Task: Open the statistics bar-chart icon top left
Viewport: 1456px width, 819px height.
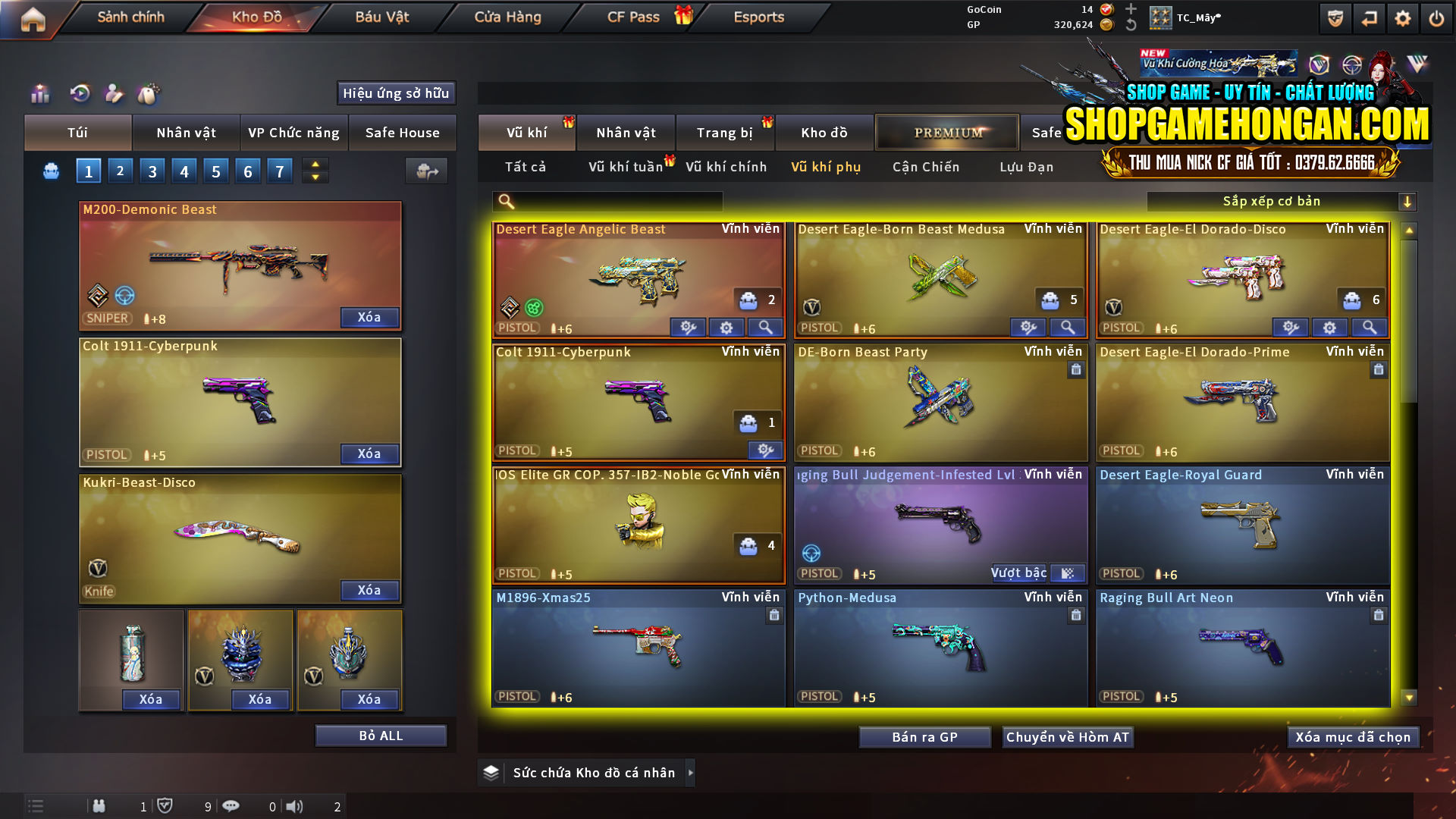Action: [39, 94]
